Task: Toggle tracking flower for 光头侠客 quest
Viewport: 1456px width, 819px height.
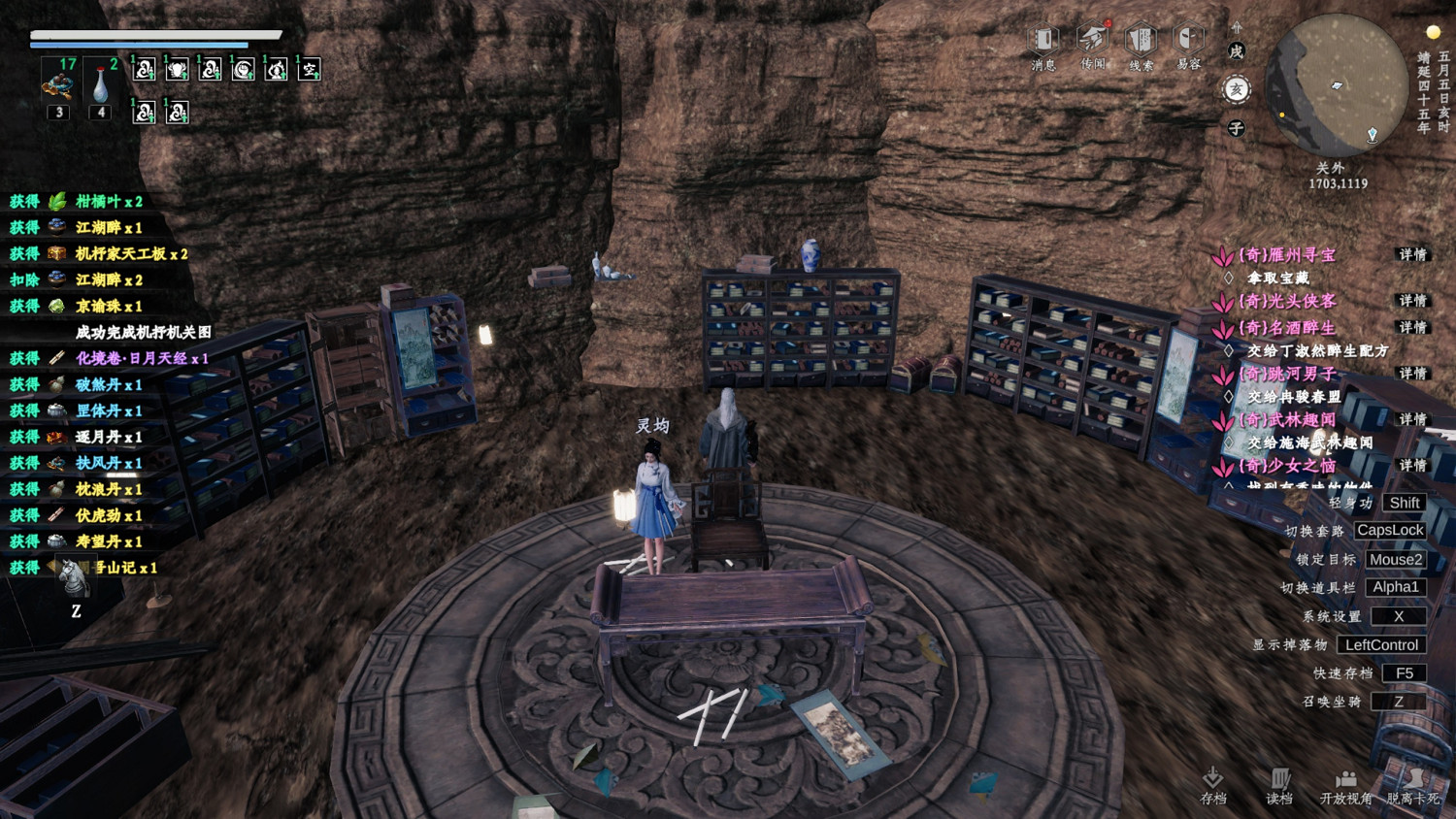Action: pyautogui.click(x=1221, y=301)
